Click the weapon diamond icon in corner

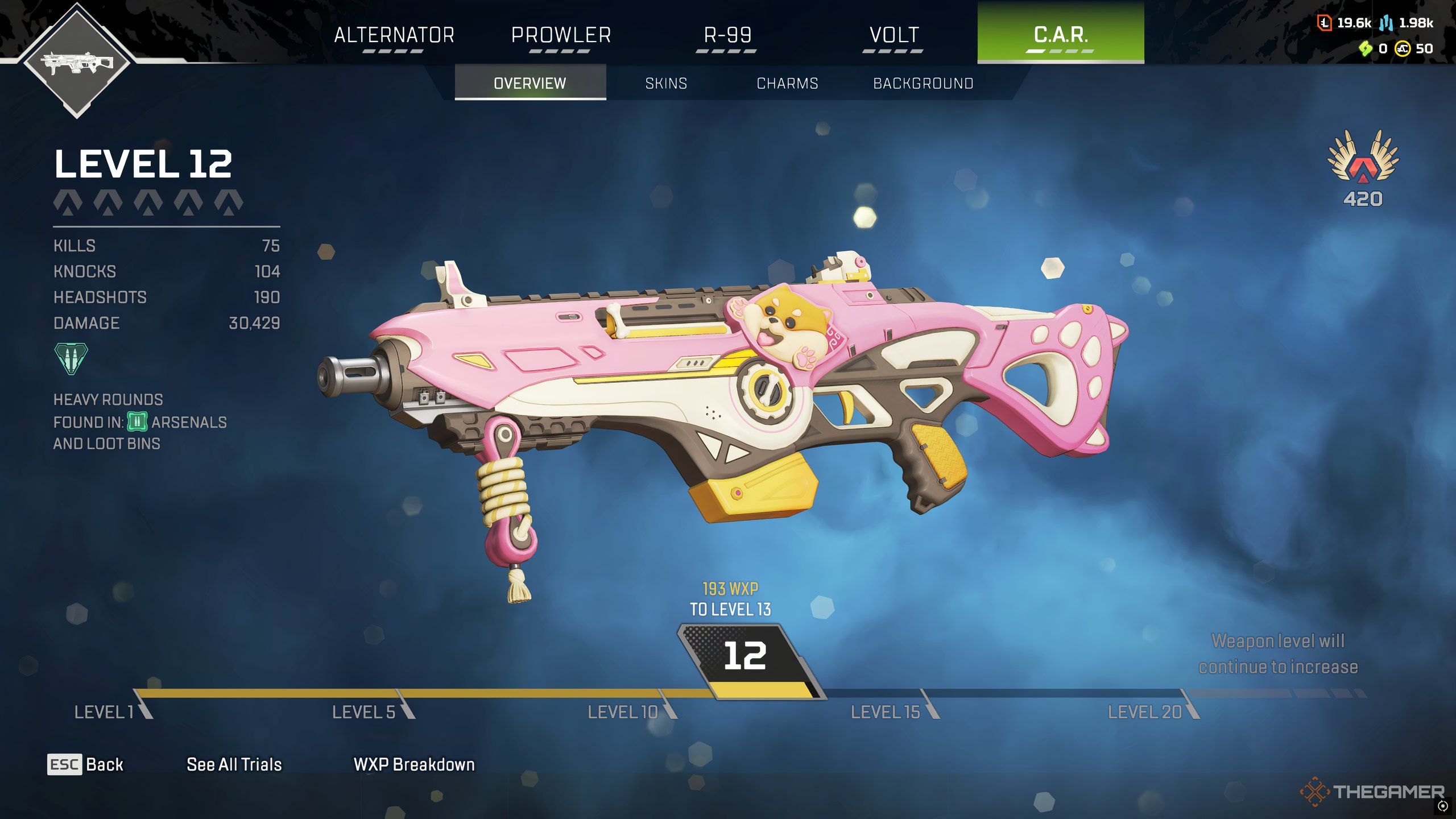tap(77, 61)
